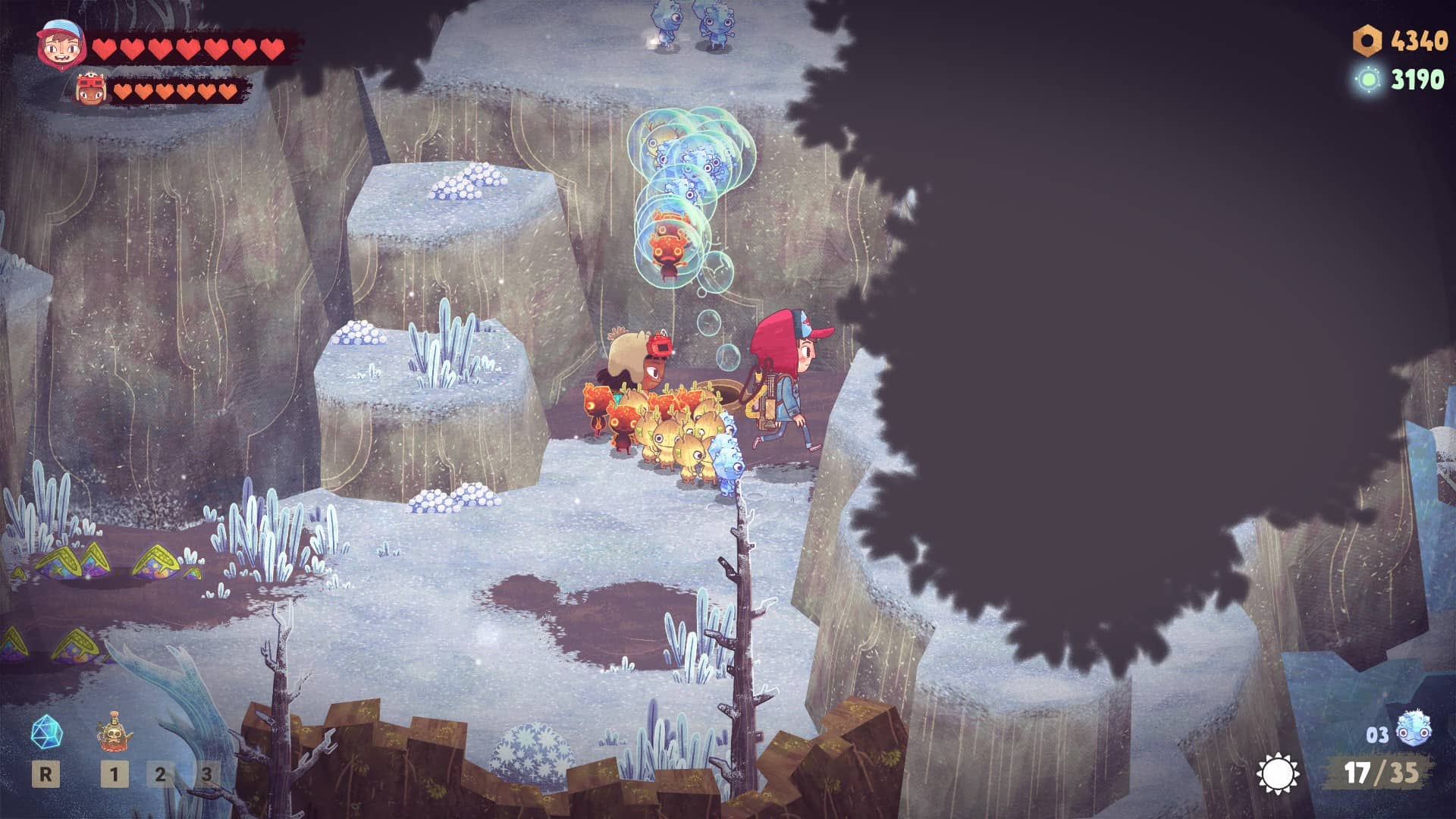Select the red-hooded boy's character portrait
1456x819 pixels.
(x=60, y=45)
